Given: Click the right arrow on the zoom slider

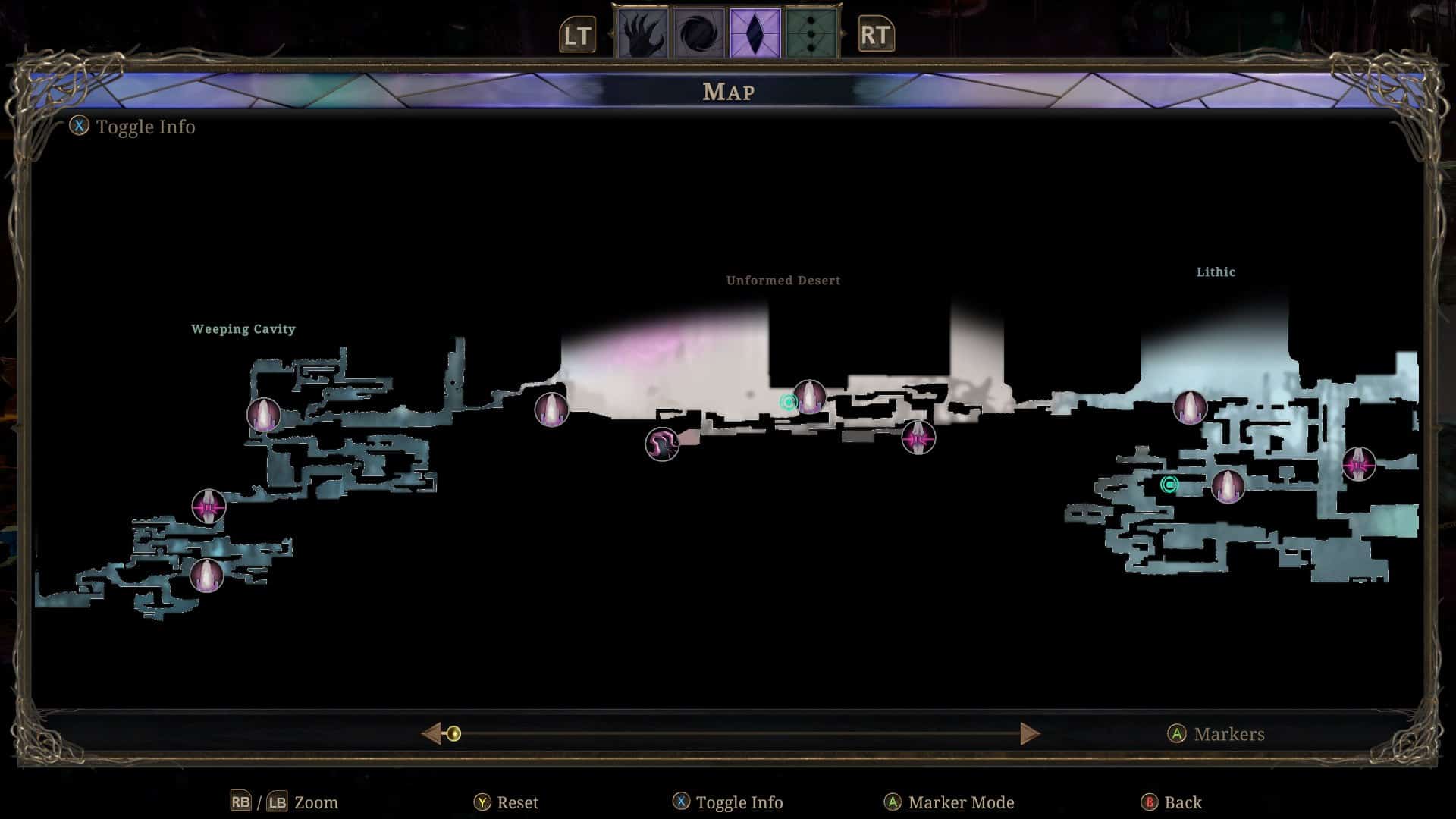Looking at the screenshot, I should pos(1029,733).
